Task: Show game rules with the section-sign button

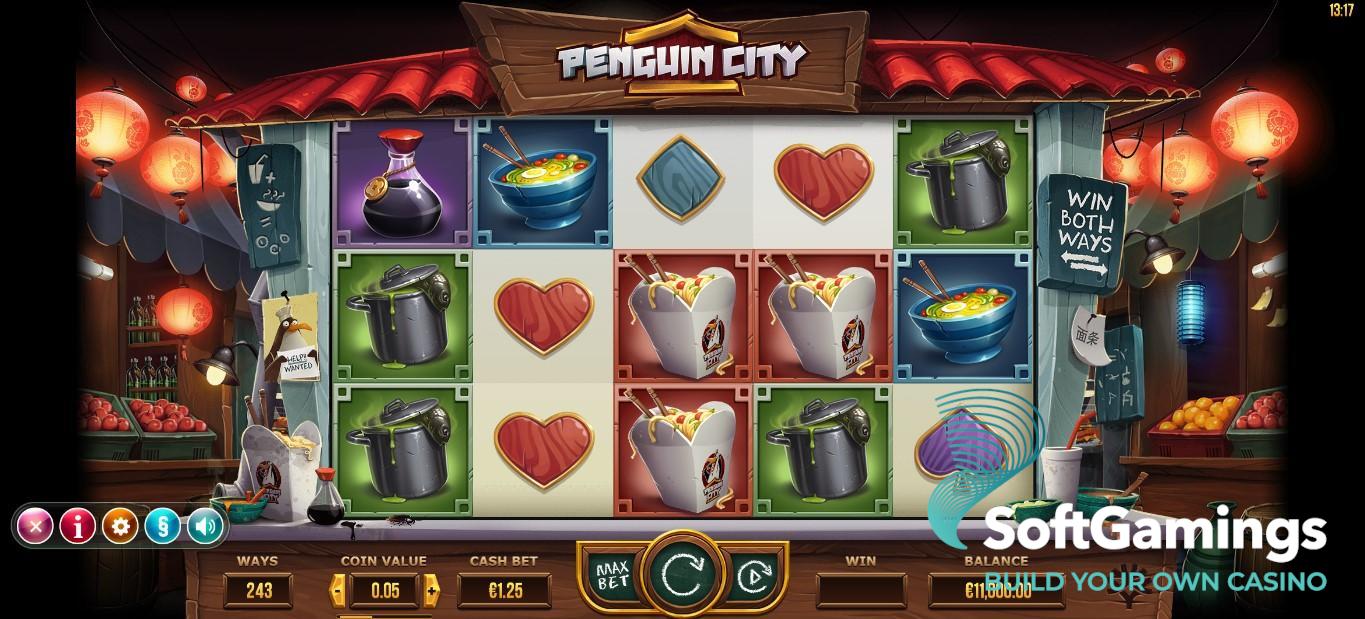Action: click(162, 525)
